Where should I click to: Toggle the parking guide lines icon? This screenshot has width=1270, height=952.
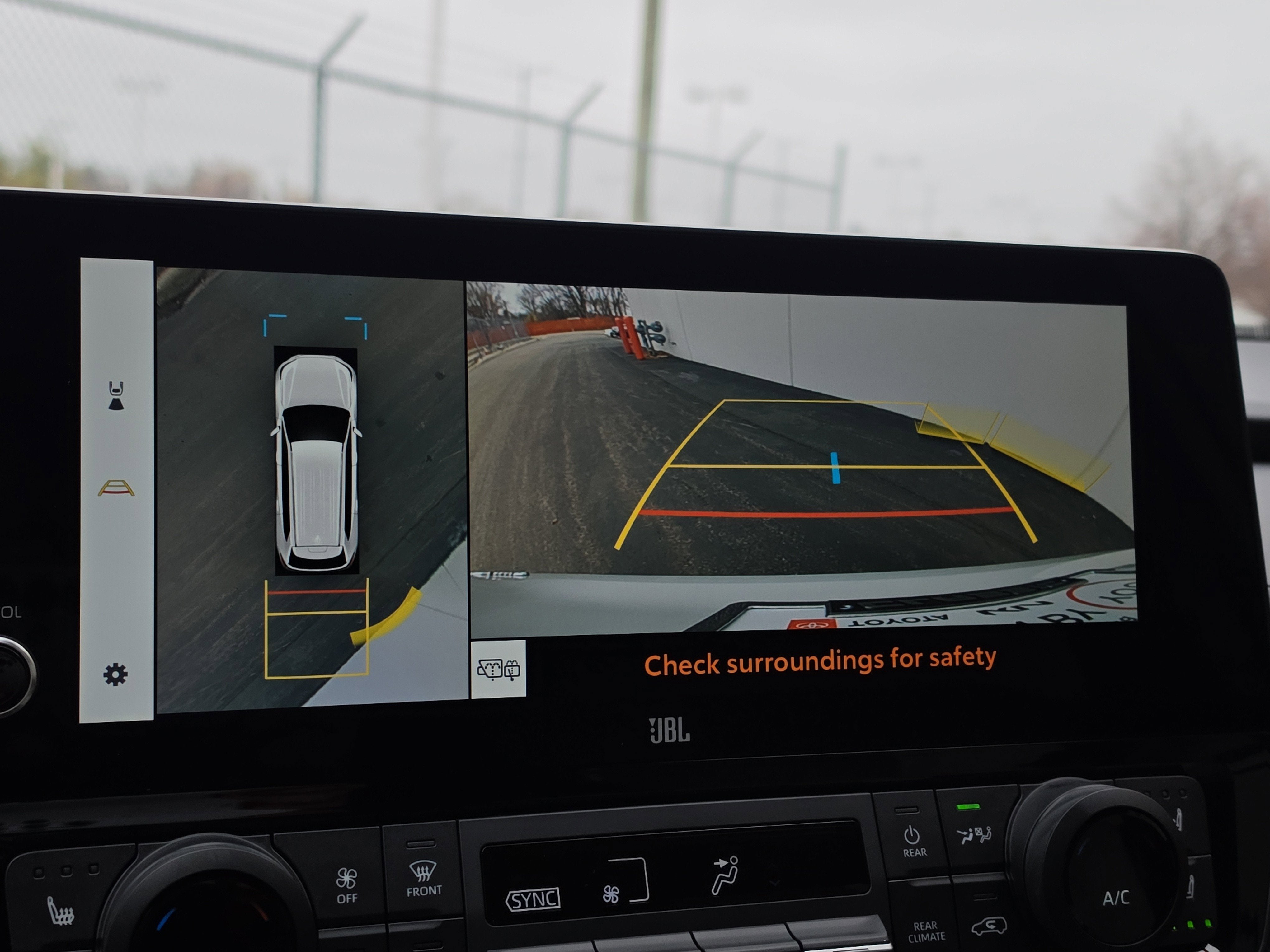click(x=116, y=488)
